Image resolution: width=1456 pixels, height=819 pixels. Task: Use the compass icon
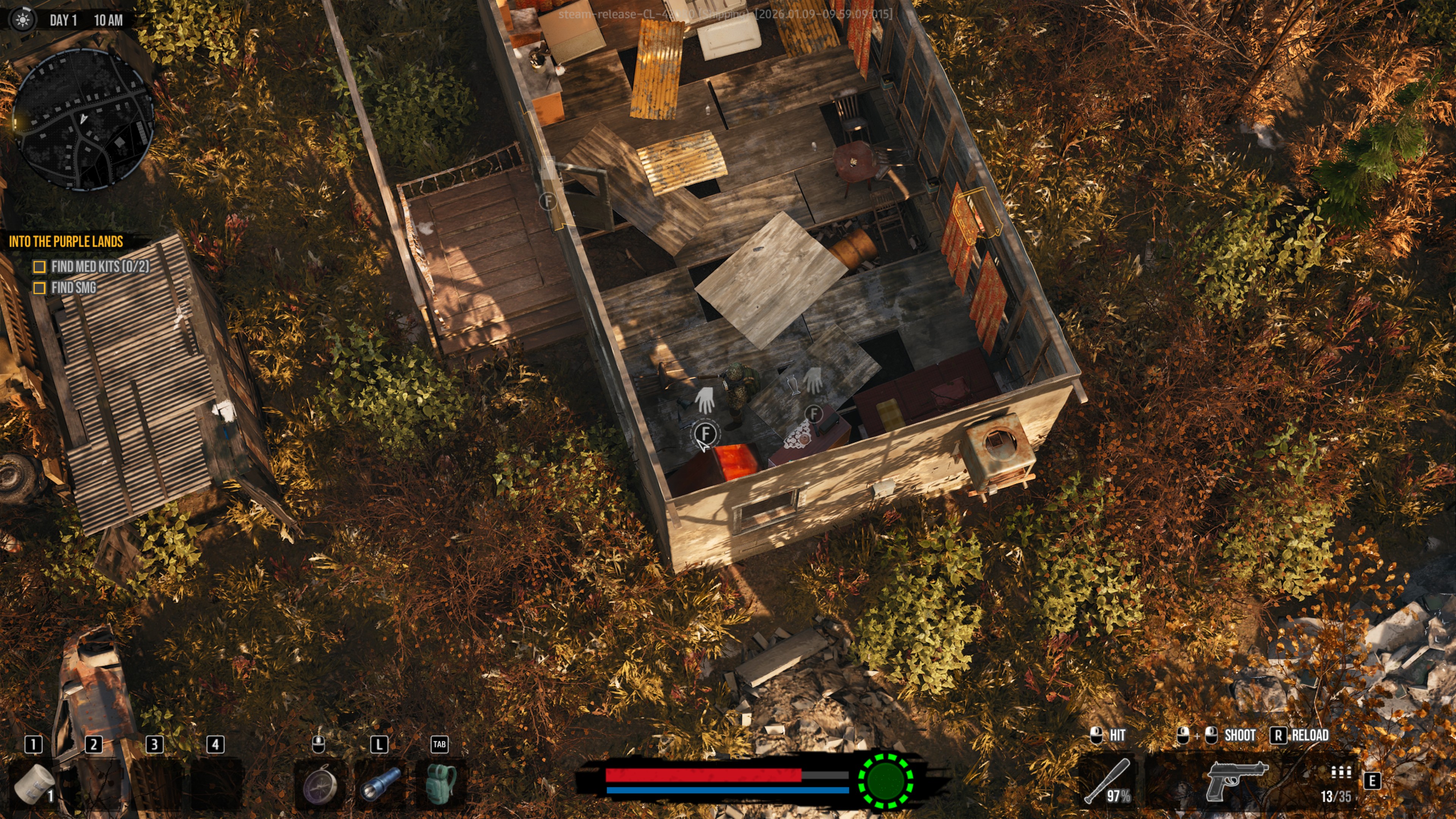point(320,783)
